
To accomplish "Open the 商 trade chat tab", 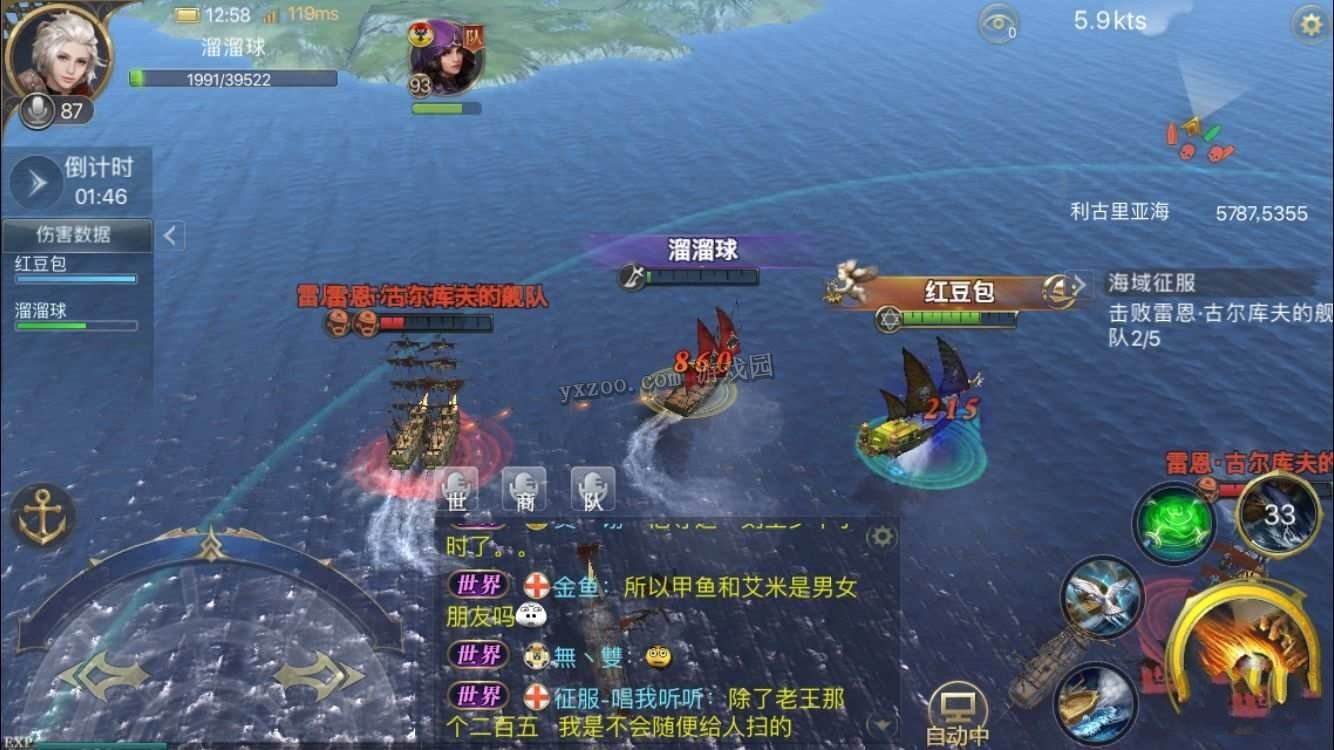I will (x=524, y=490).
